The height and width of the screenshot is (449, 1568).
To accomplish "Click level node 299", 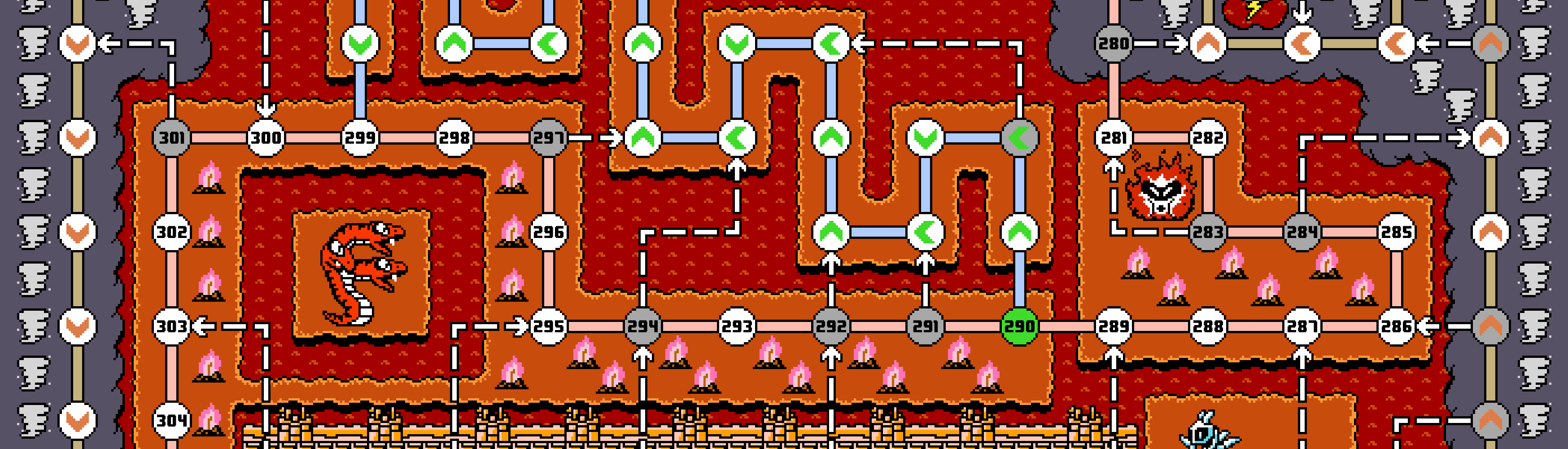I will 360,138.
